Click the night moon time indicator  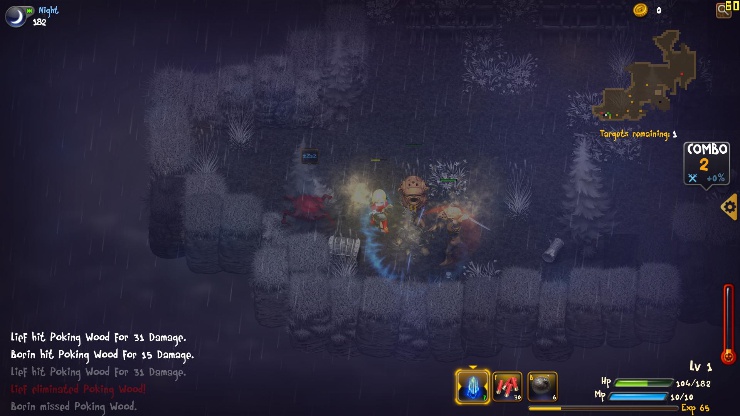(x=16, y=15)
